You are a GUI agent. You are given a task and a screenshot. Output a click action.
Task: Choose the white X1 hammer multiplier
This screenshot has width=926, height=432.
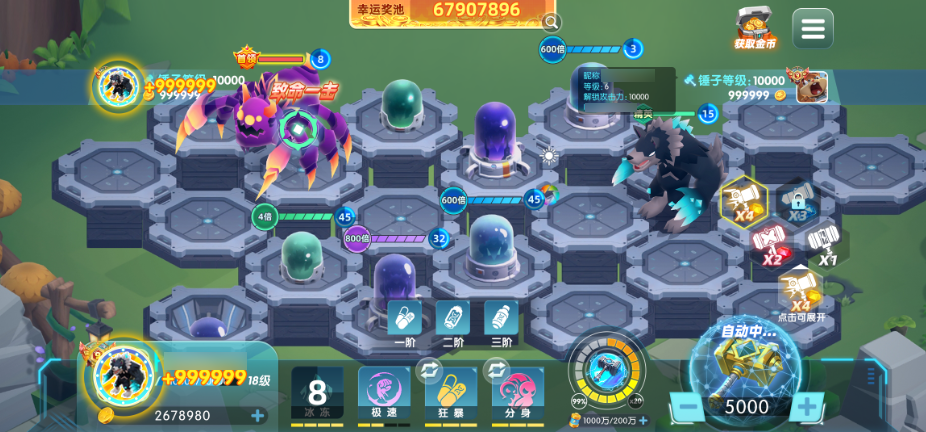point(825,245)
